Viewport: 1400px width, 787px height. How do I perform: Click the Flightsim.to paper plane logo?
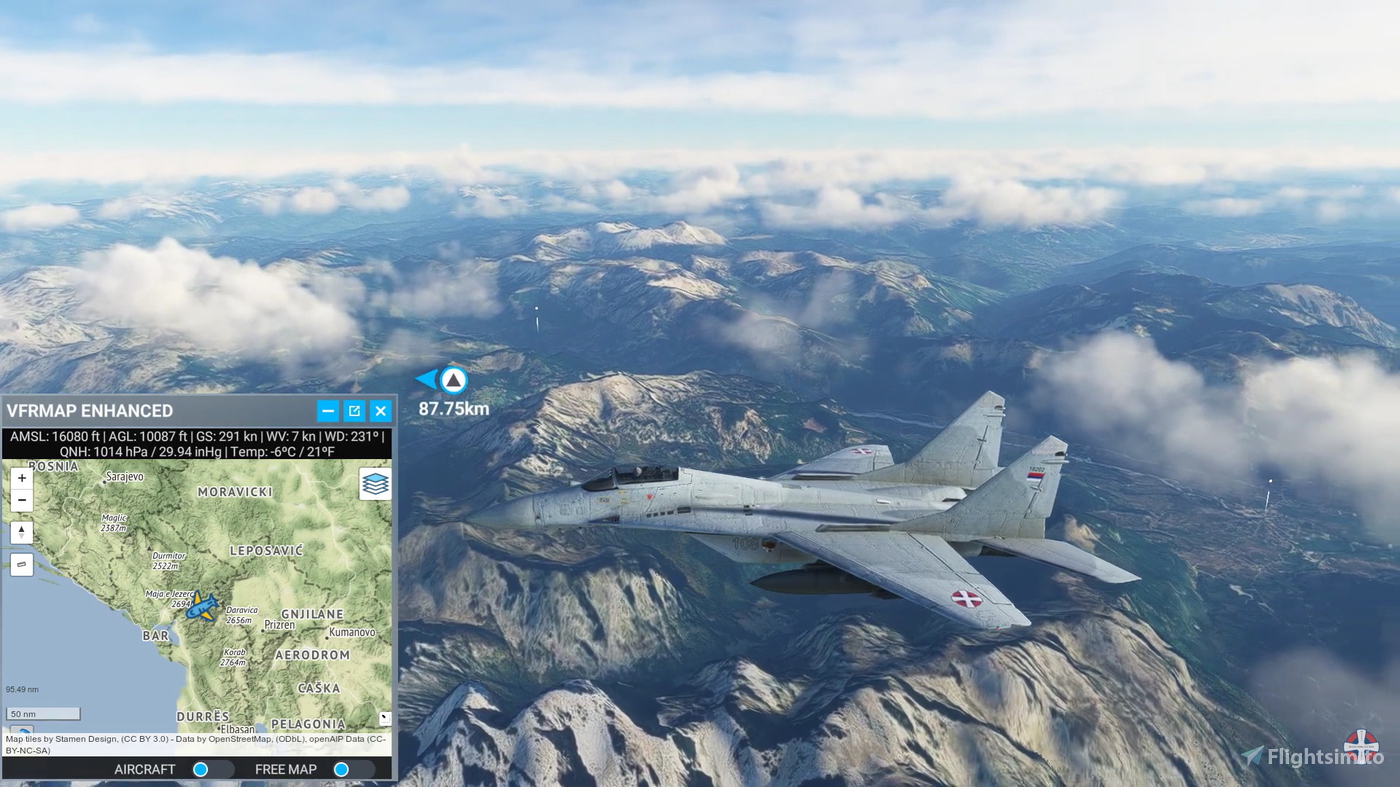click(x=1250, y=753)
